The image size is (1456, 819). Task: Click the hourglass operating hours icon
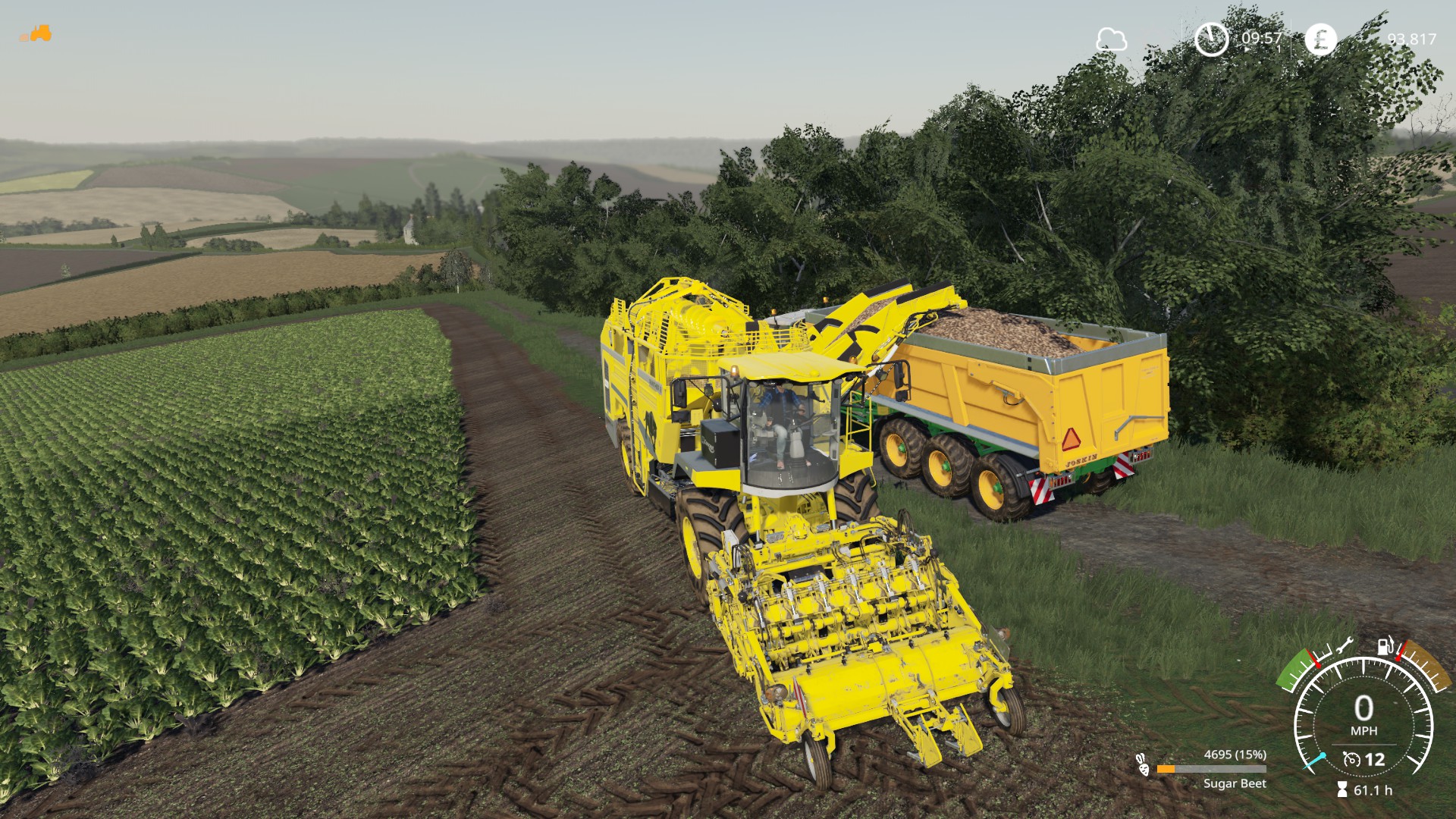point(1341,790)
